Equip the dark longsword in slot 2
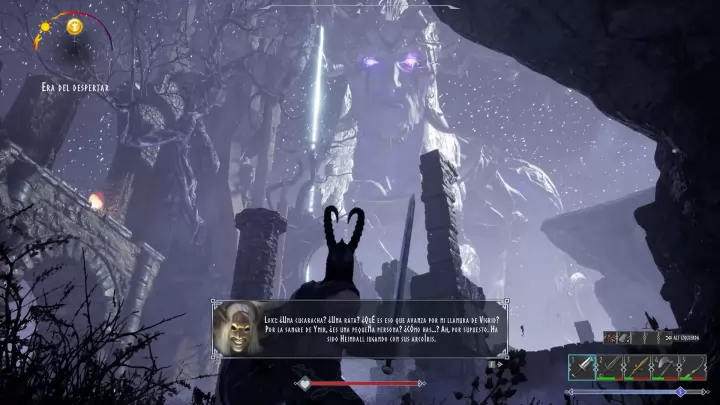This screenshot has width=720, height=405. coord(609,367)
